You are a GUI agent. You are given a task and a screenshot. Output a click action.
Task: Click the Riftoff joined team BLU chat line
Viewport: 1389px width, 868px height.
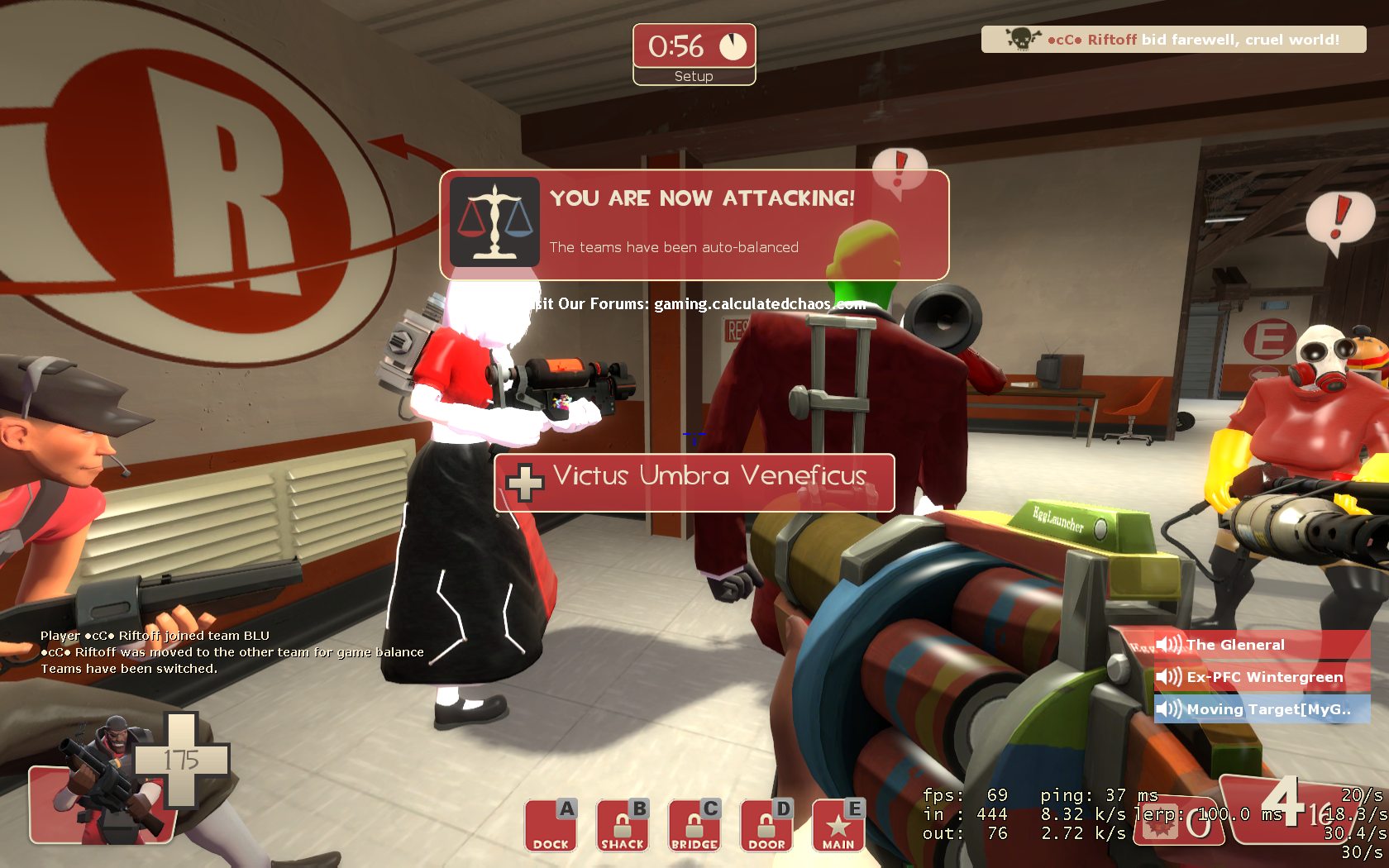point(155,636)
